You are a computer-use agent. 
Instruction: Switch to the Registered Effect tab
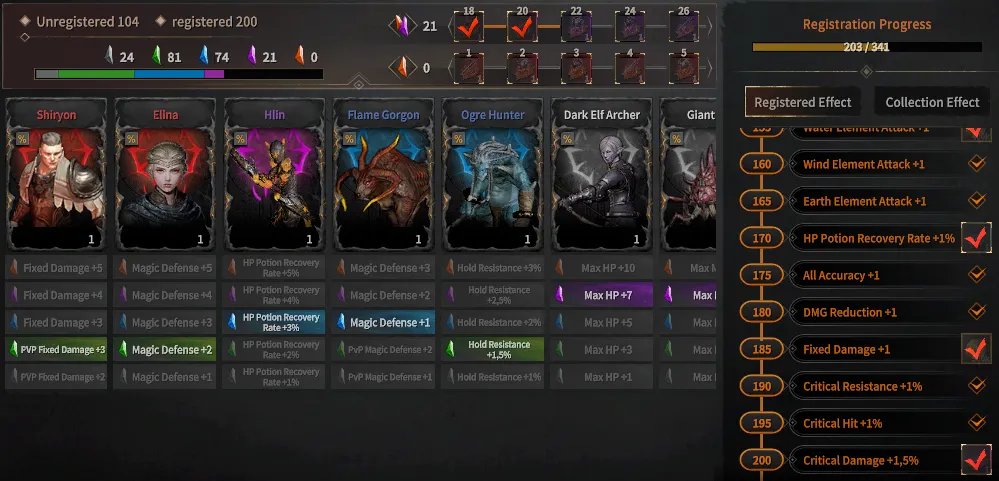click(802, 102)
